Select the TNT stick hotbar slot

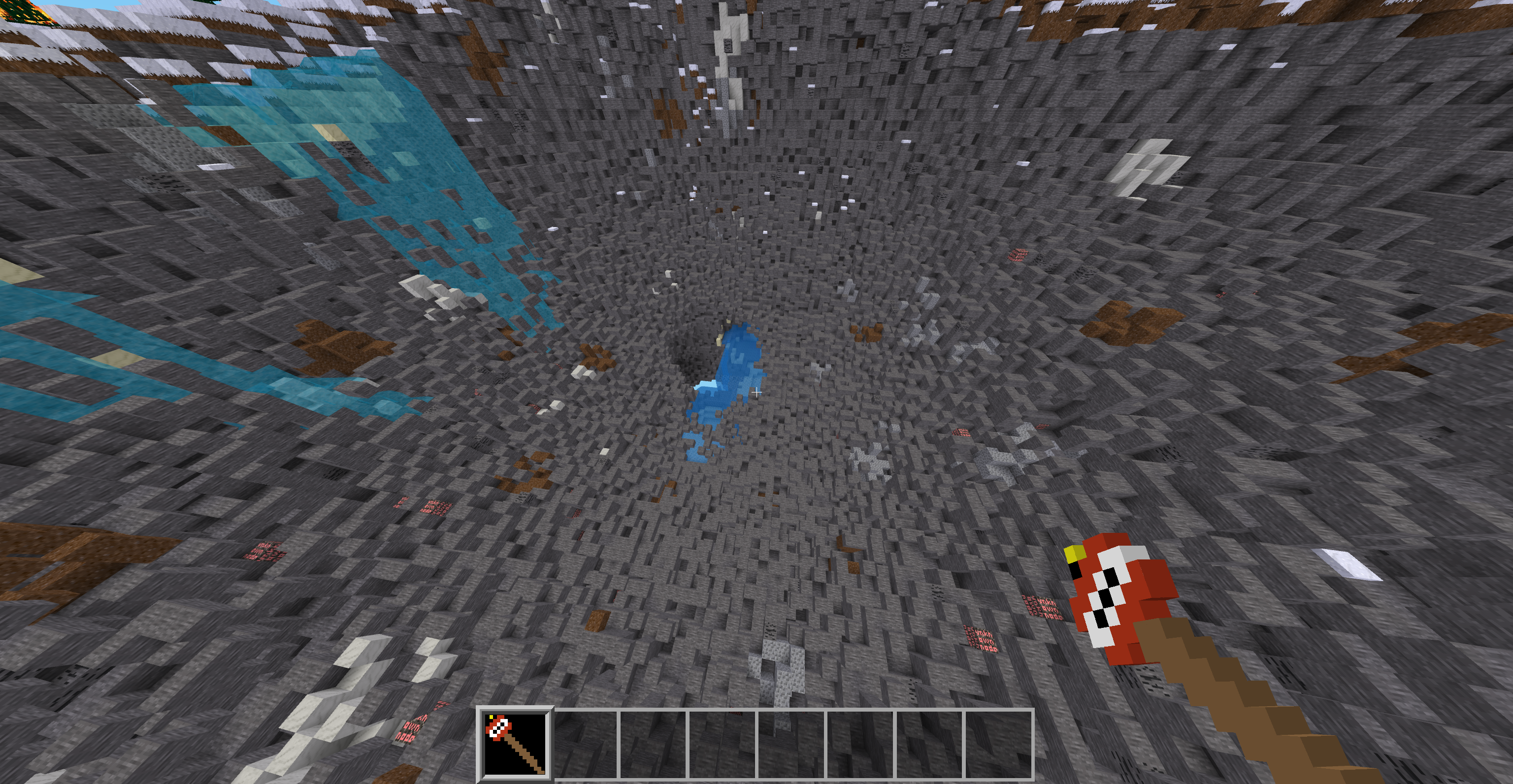[x=515, y=744]
